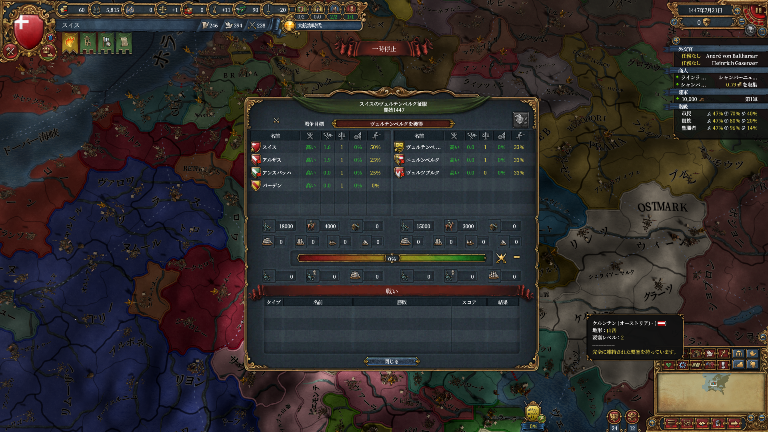Image resolution: width=768 pixels, height=432 pixels.
Task: Close the war overview window
Action: coord(384,361)
